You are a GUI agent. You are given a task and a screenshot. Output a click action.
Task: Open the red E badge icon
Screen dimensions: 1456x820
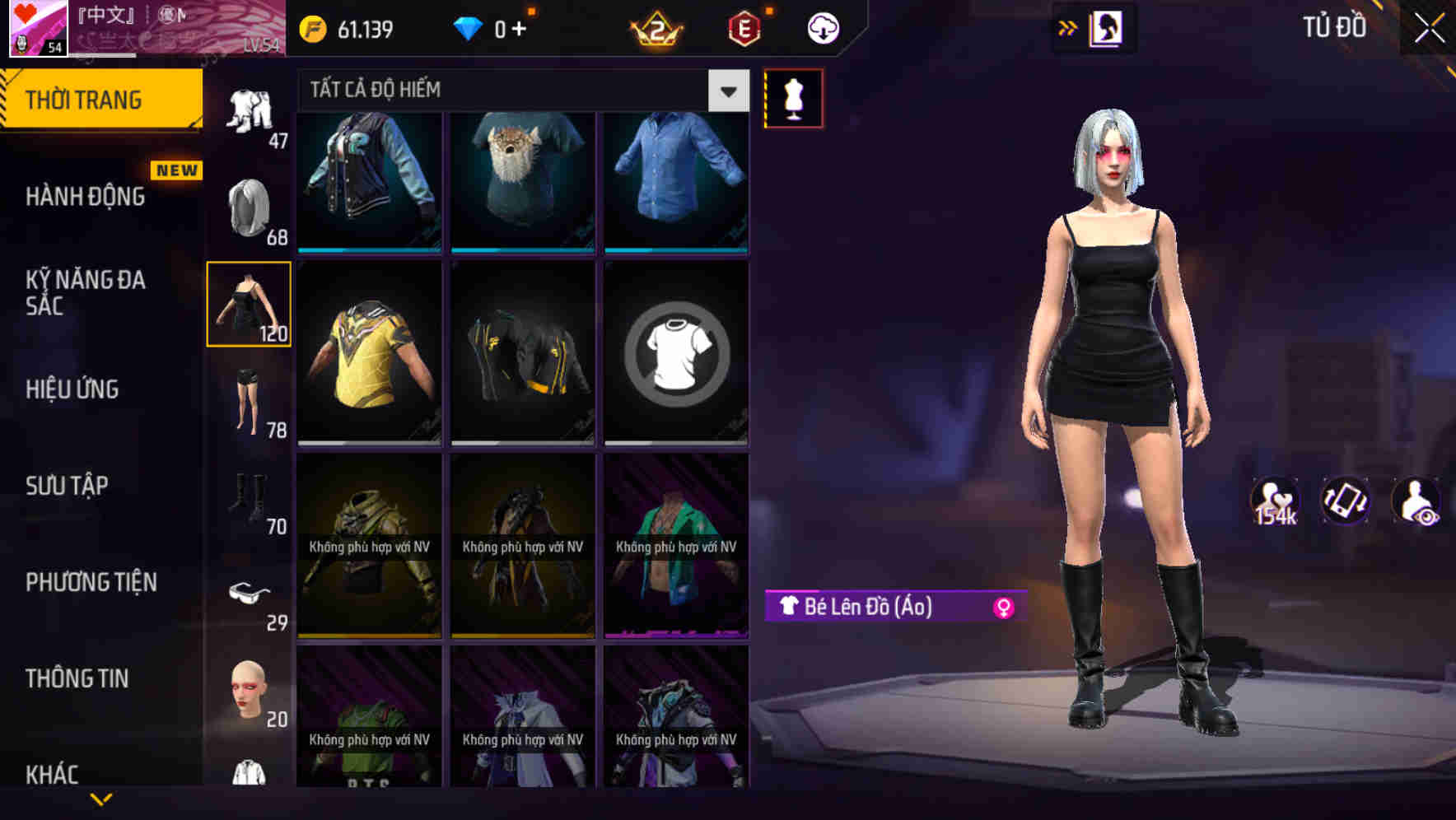click(744, 27)
